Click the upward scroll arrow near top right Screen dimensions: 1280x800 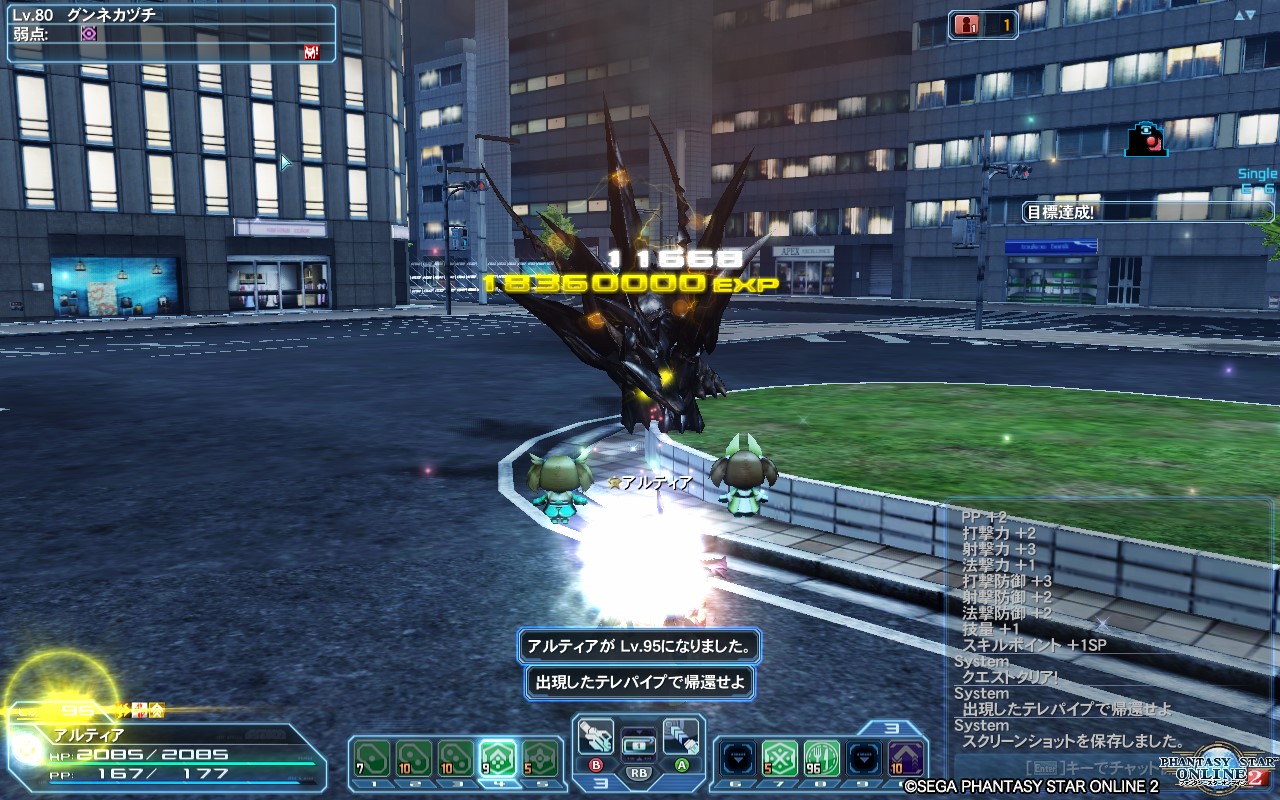point(1239,14)
